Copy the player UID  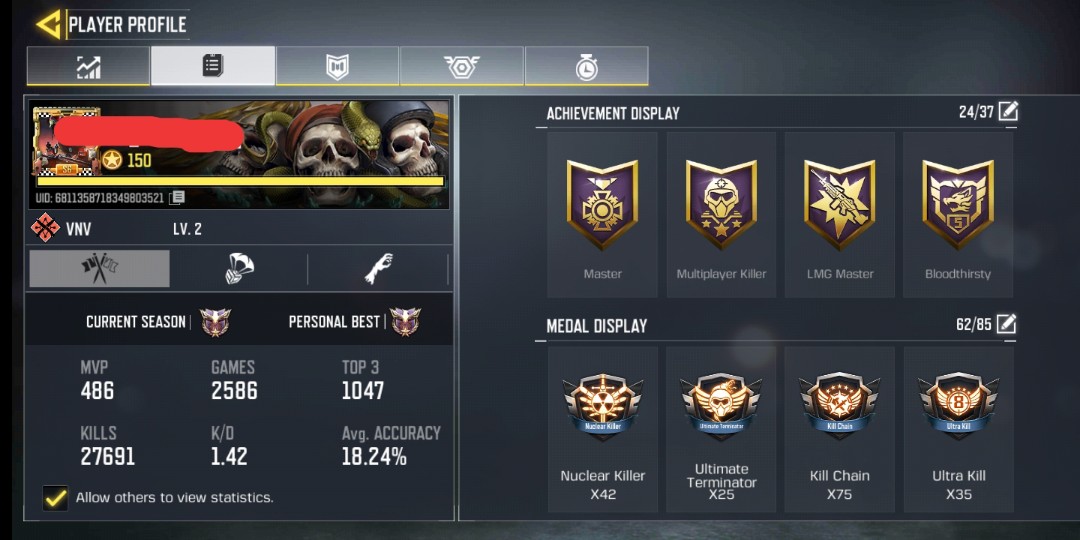tap(178, 198)
